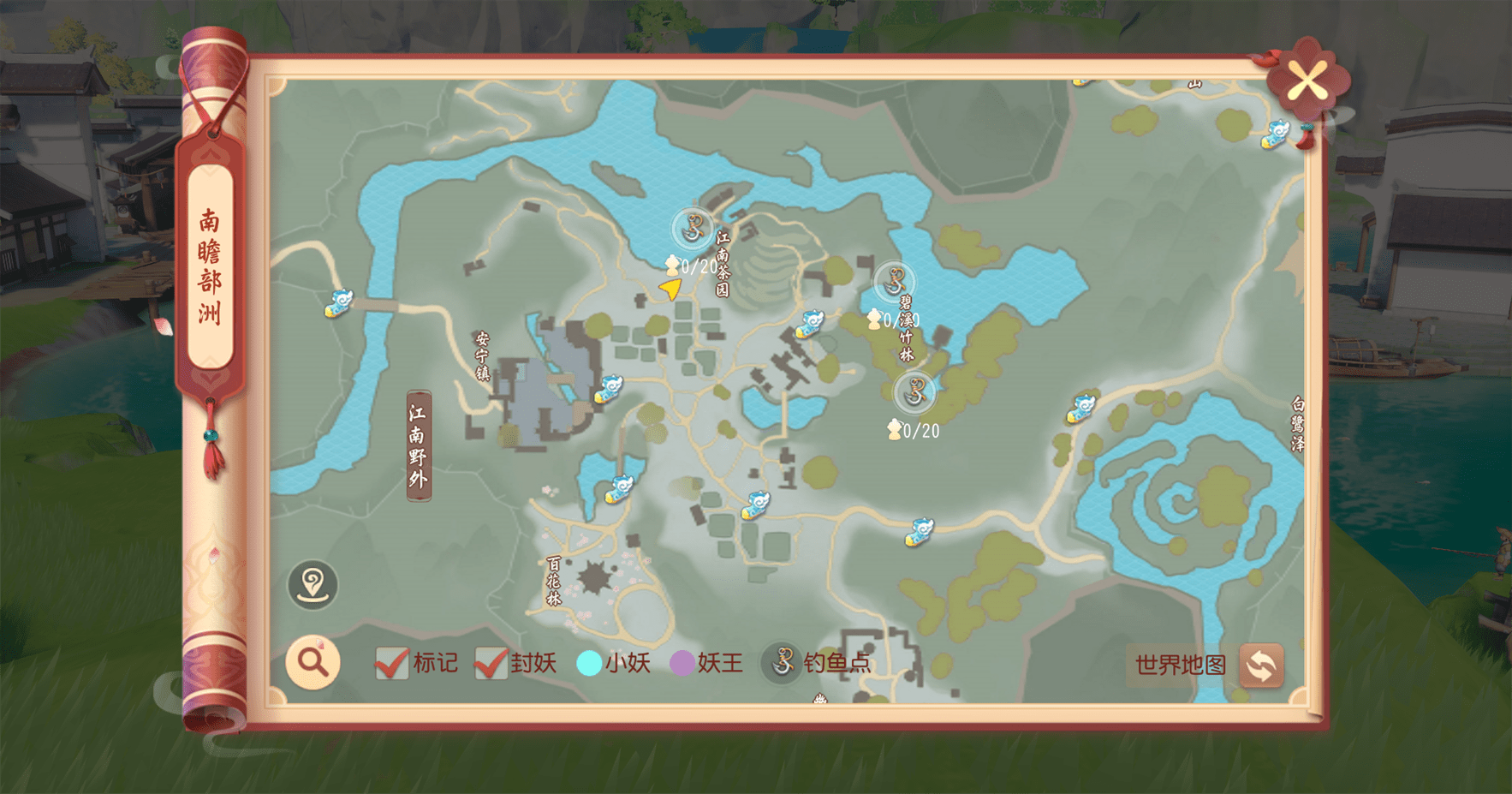Toggle the 钓鱼点 fishing spot filter
The height and width of the screenshot is (794, 1512).
pyautogui.click(x=782, y=663)
